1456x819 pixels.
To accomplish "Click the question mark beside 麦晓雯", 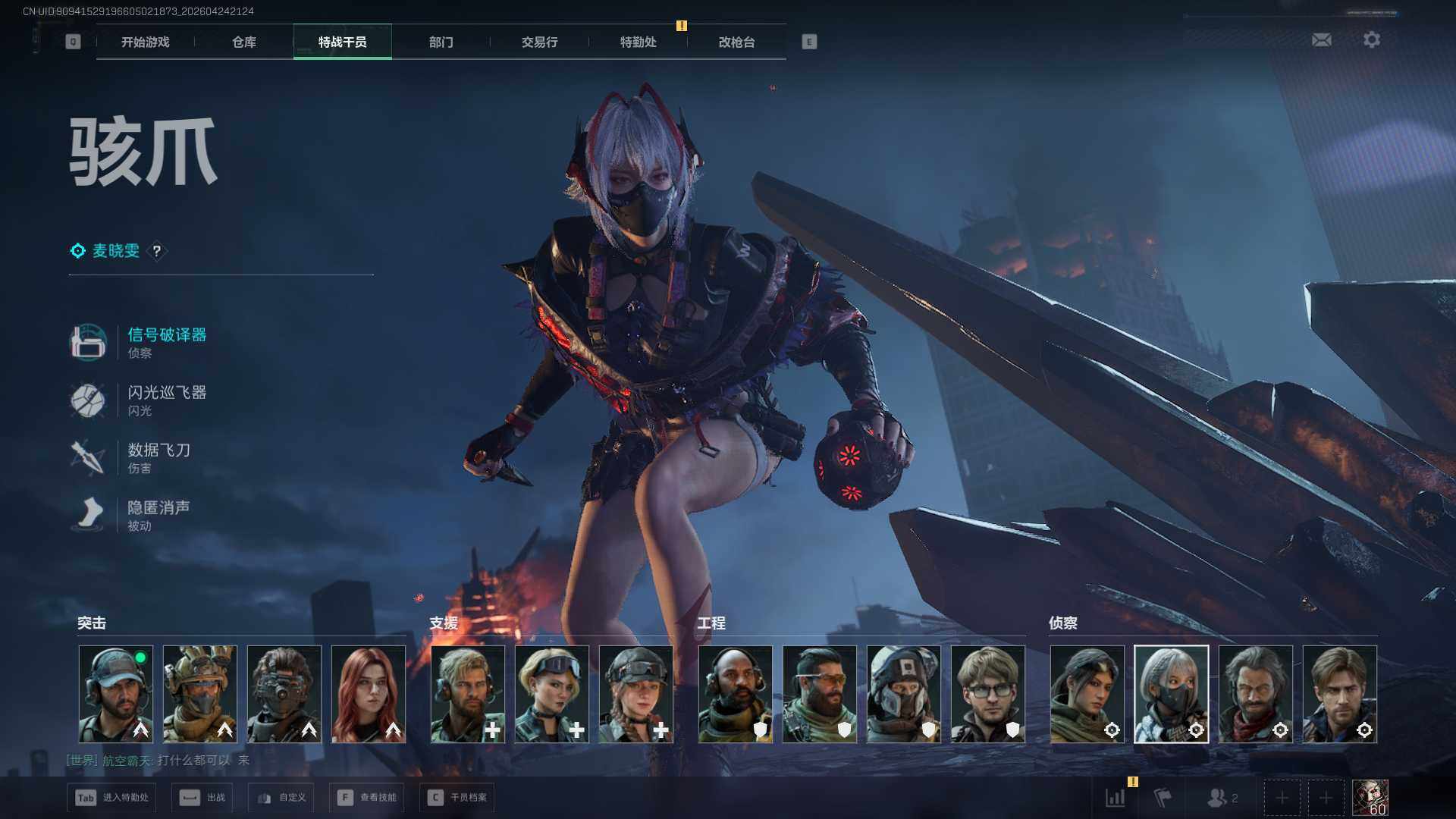I will point(156,251).
